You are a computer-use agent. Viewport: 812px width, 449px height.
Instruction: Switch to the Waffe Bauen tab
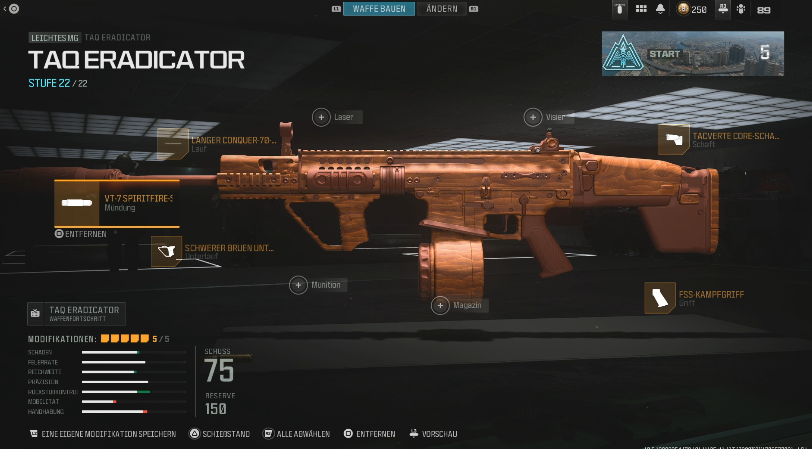(378, 9)
